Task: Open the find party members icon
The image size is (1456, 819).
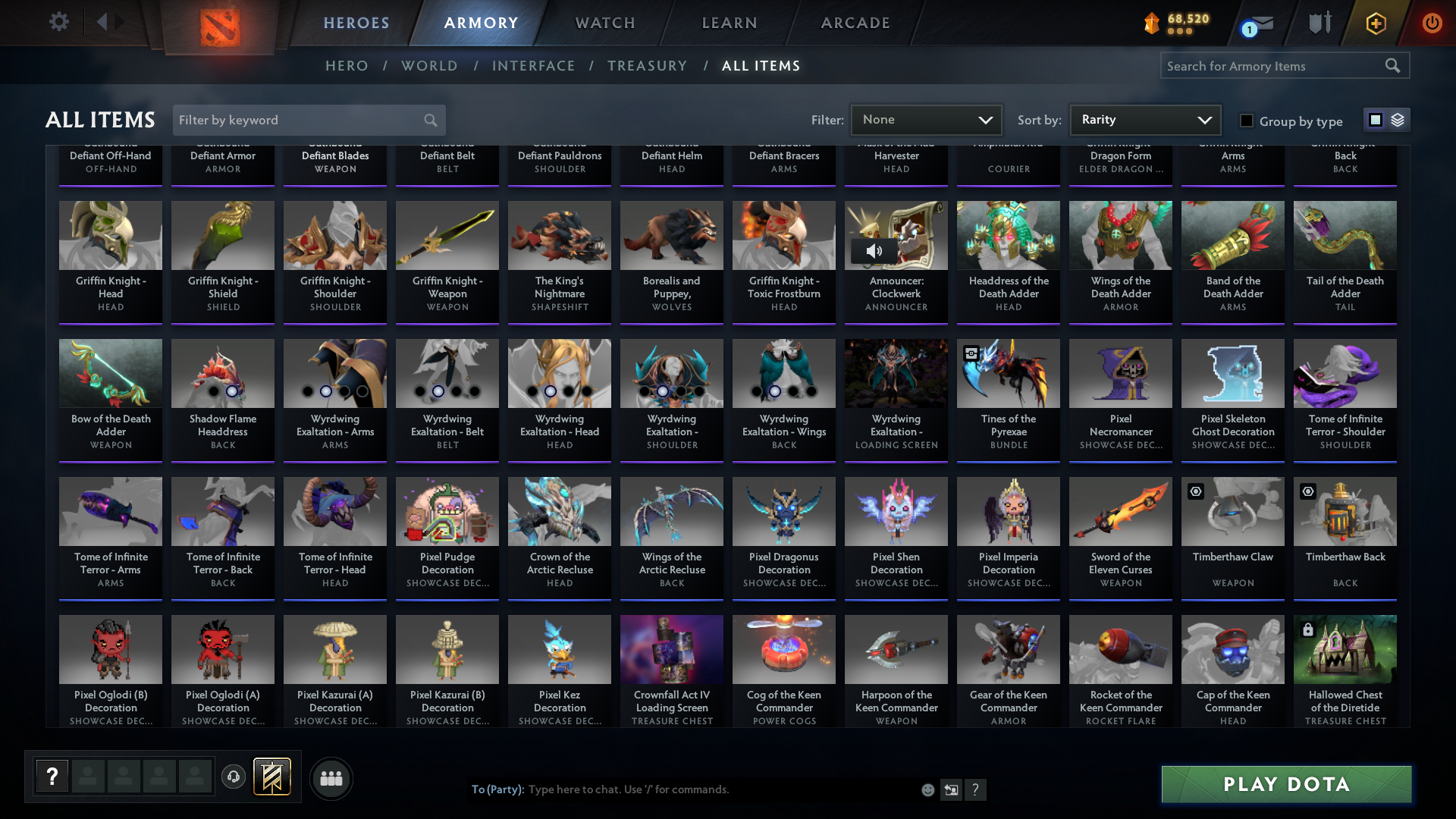Action: [x=330, y=778]
